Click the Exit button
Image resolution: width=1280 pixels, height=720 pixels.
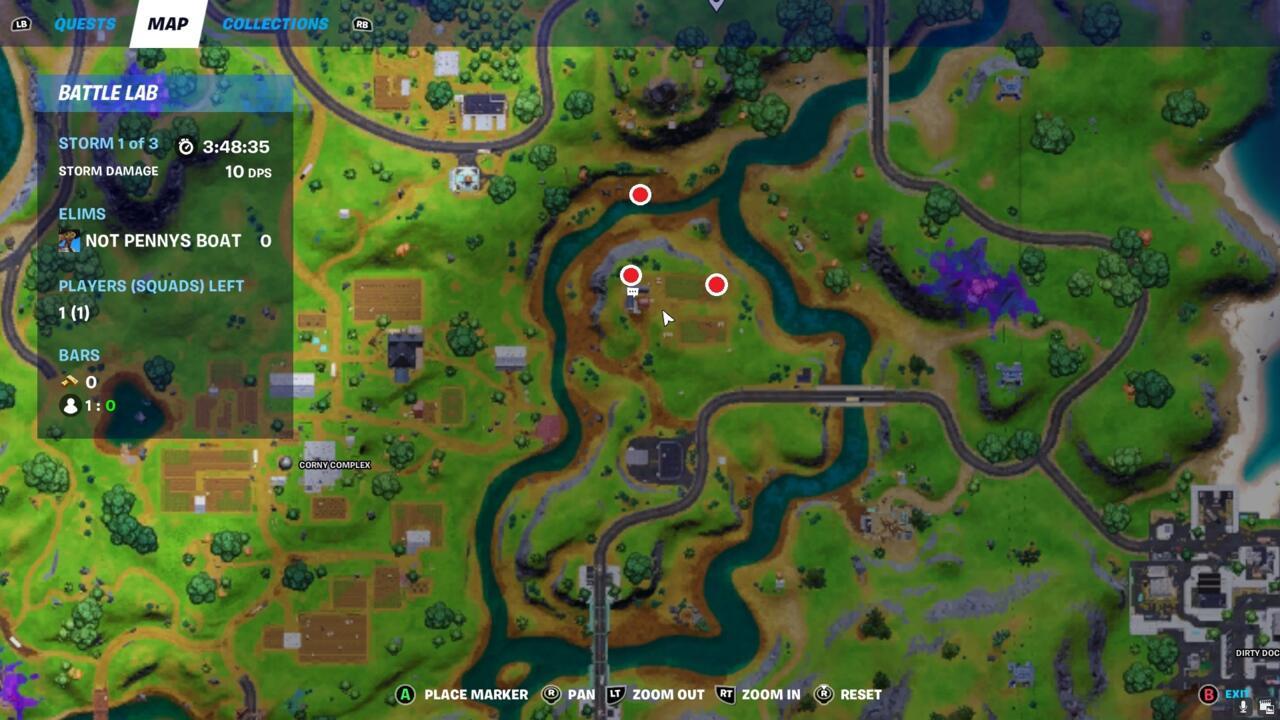point(1238,693)
